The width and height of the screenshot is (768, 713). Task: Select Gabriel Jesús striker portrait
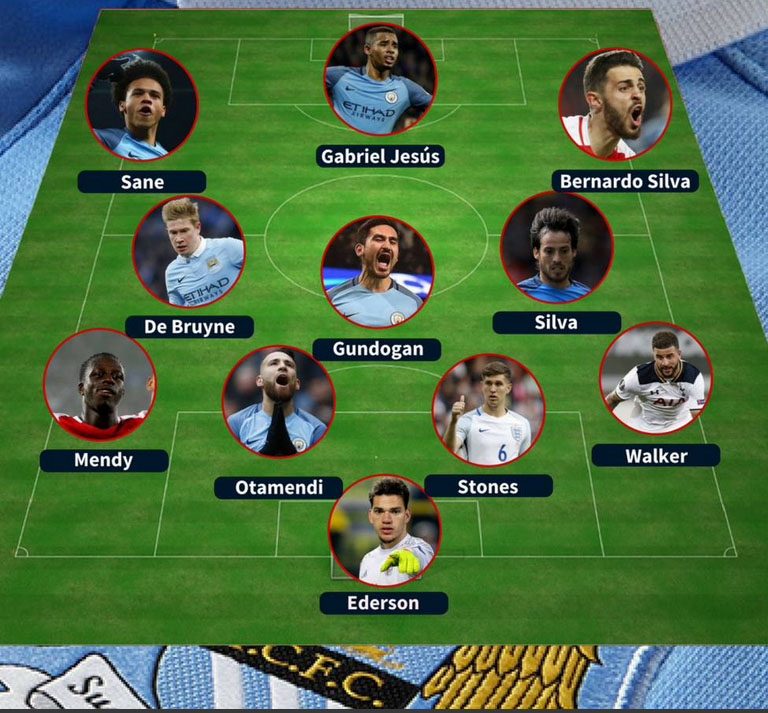[x=380, y=80]
